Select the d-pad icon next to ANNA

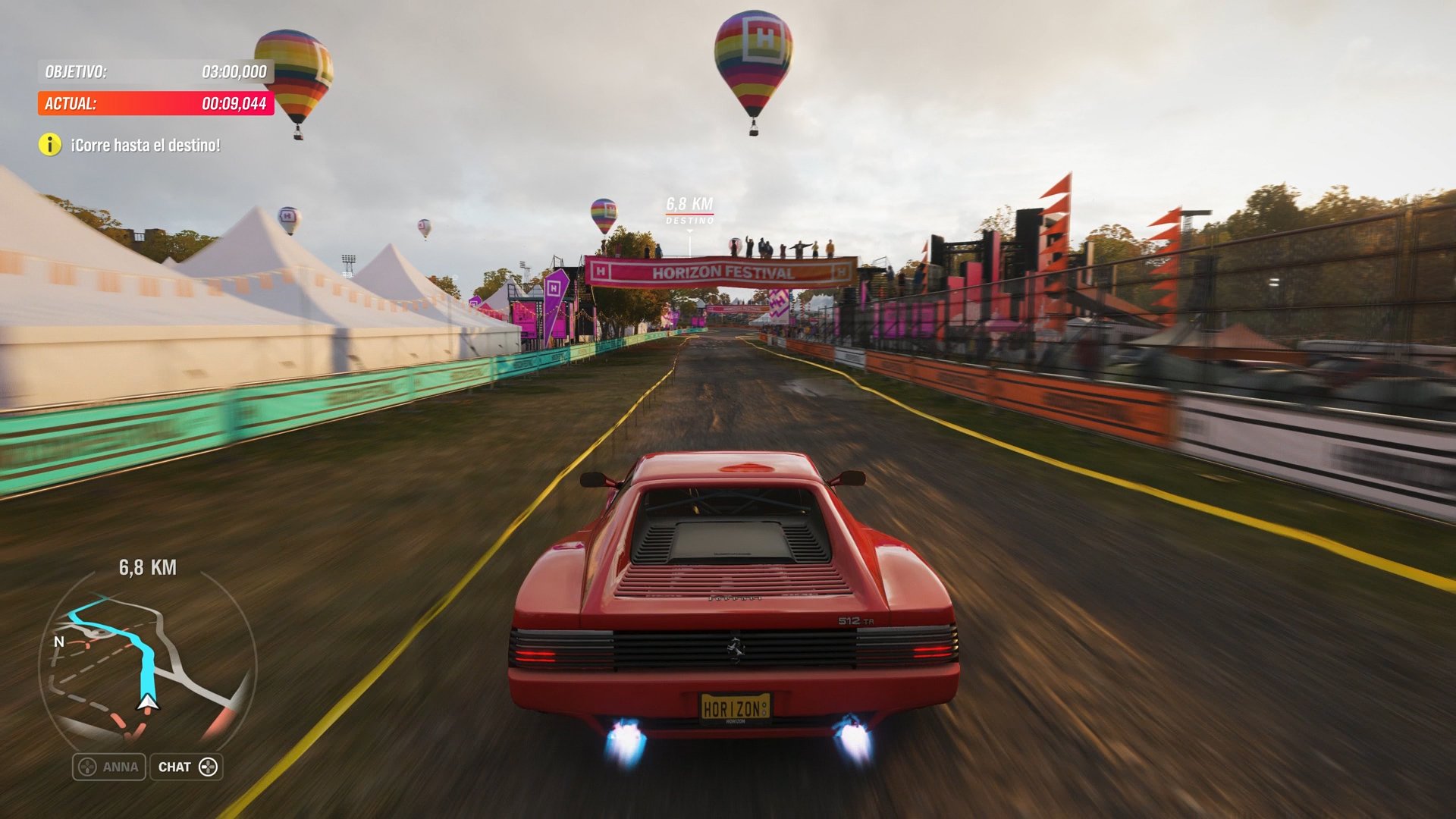(x=86, y=767)
